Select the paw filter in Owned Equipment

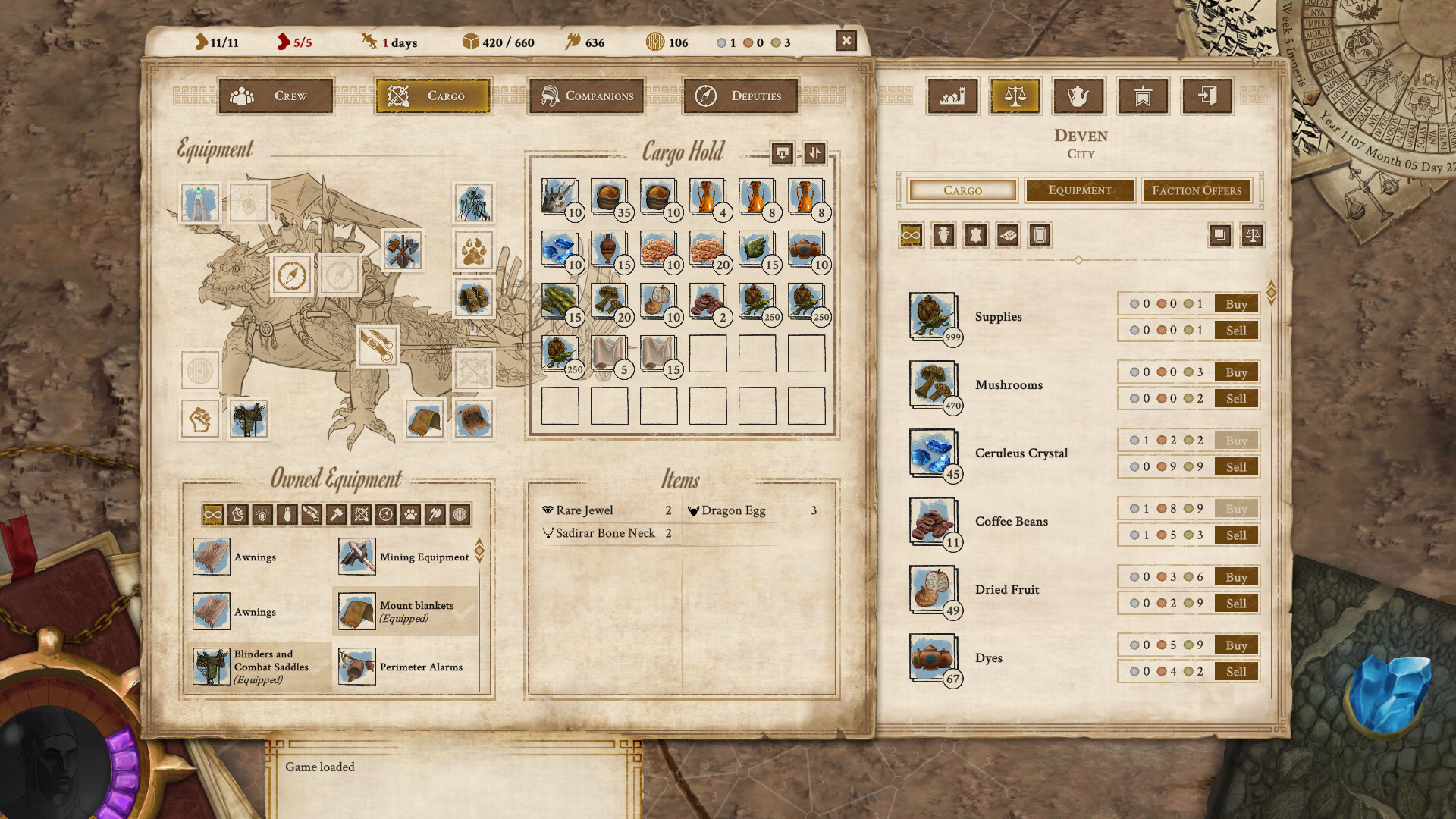pyautogui.click(x=410, y=515)
